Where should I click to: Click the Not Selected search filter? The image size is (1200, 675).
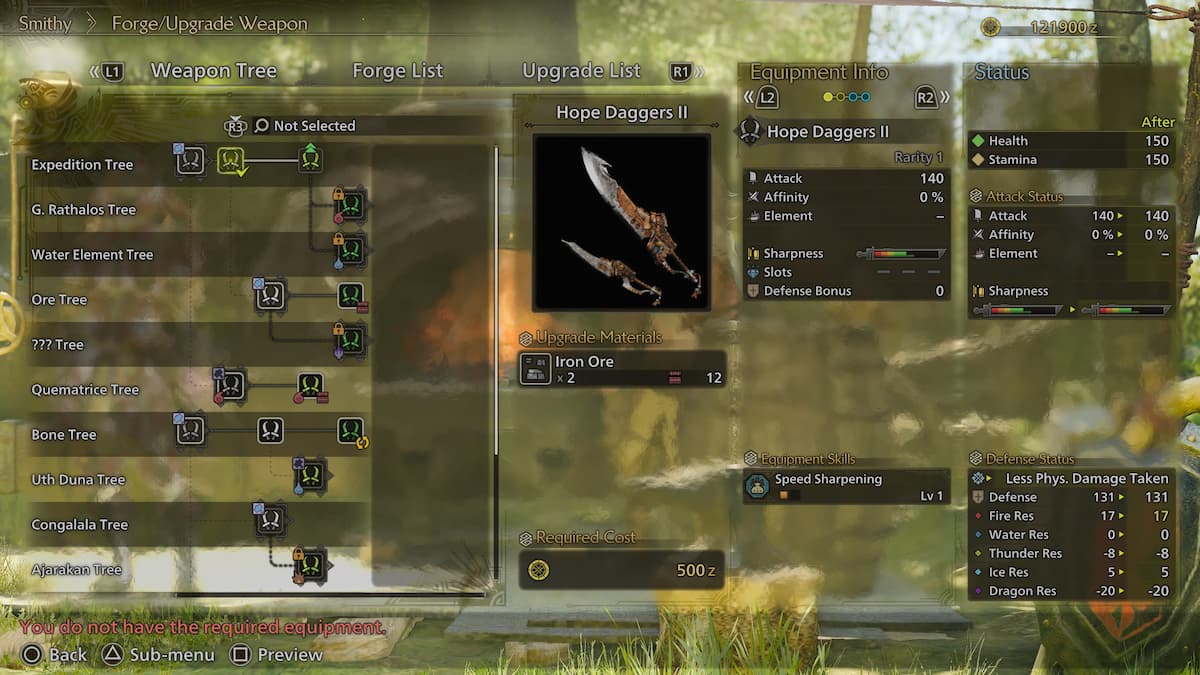tap(304, 126)
